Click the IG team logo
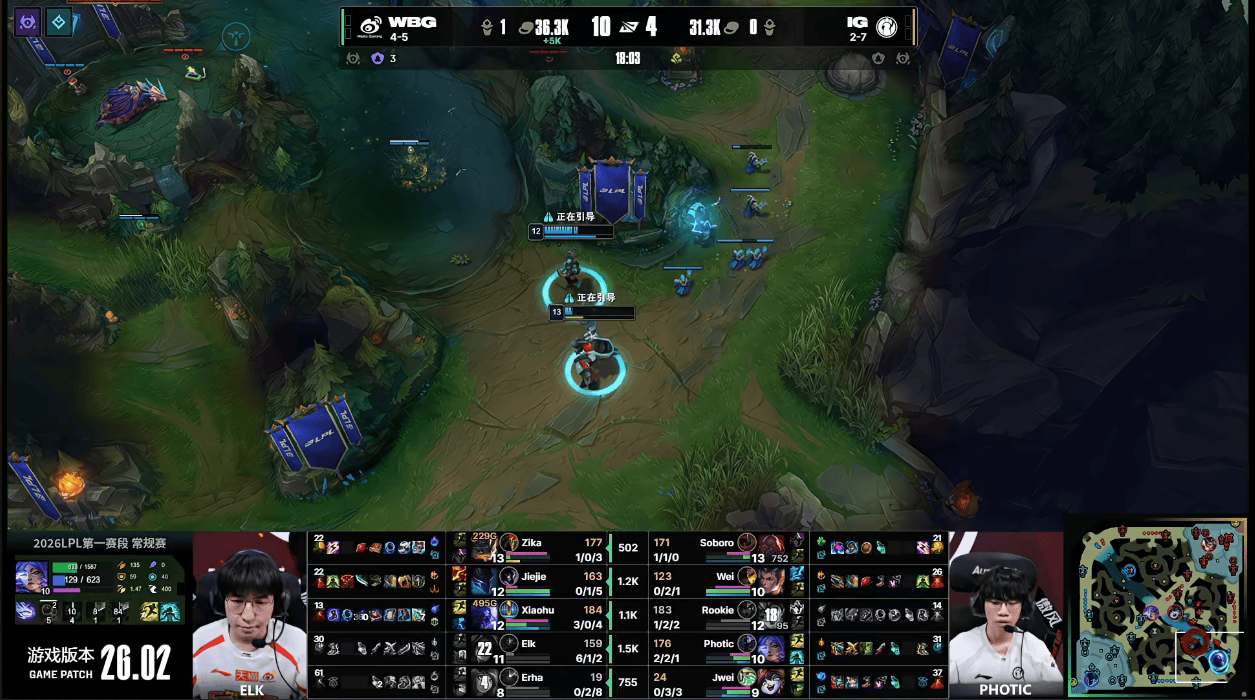 click(885, 27)
